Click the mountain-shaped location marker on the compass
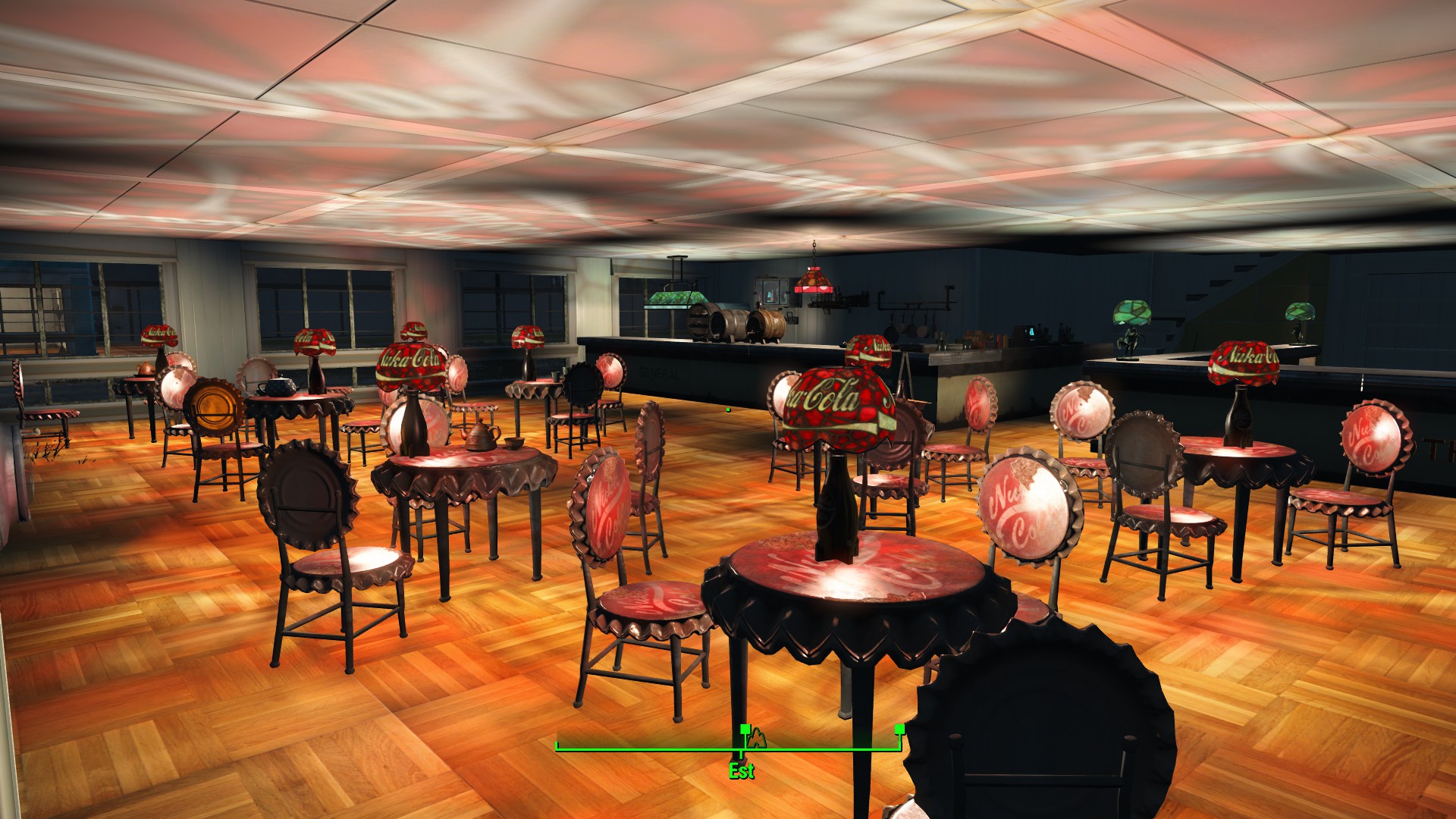This screenshot has height=819, width=1456. pos(758,739)
